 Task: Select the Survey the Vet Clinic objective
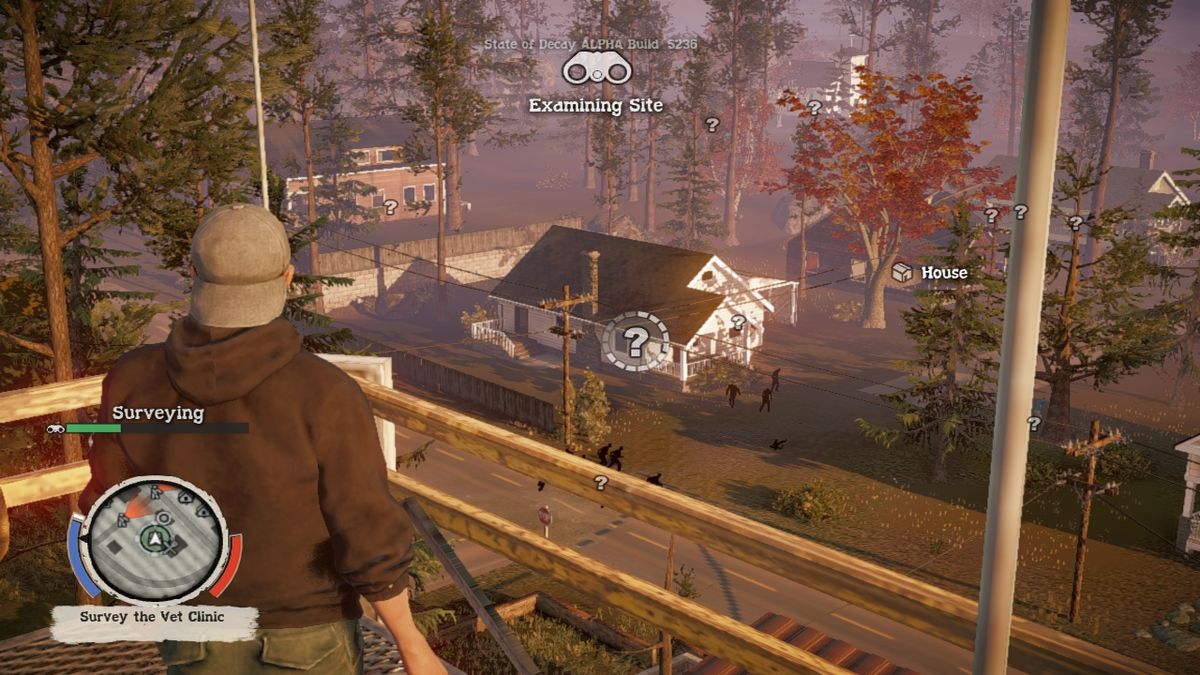coord(153,619)
